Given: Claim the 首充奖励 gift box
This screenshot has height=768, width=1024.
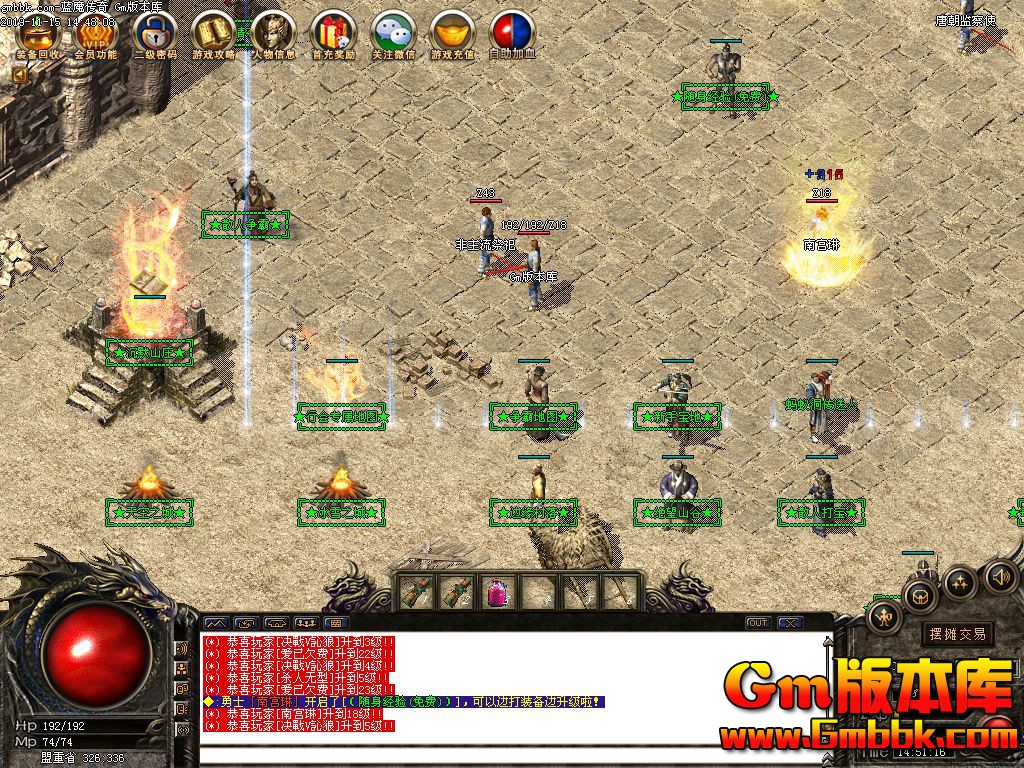Looking at the screenshot, I should coord(333,35).
